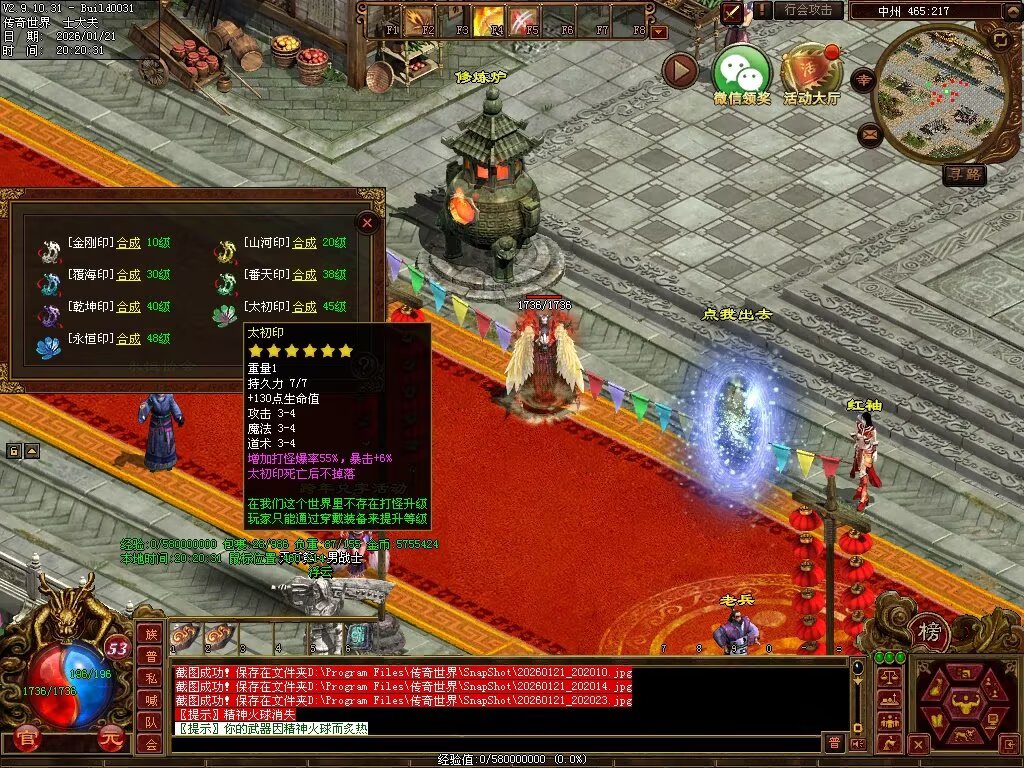Choose 合成 for the 番天印 seal
1024x768 pixels.
304,274
